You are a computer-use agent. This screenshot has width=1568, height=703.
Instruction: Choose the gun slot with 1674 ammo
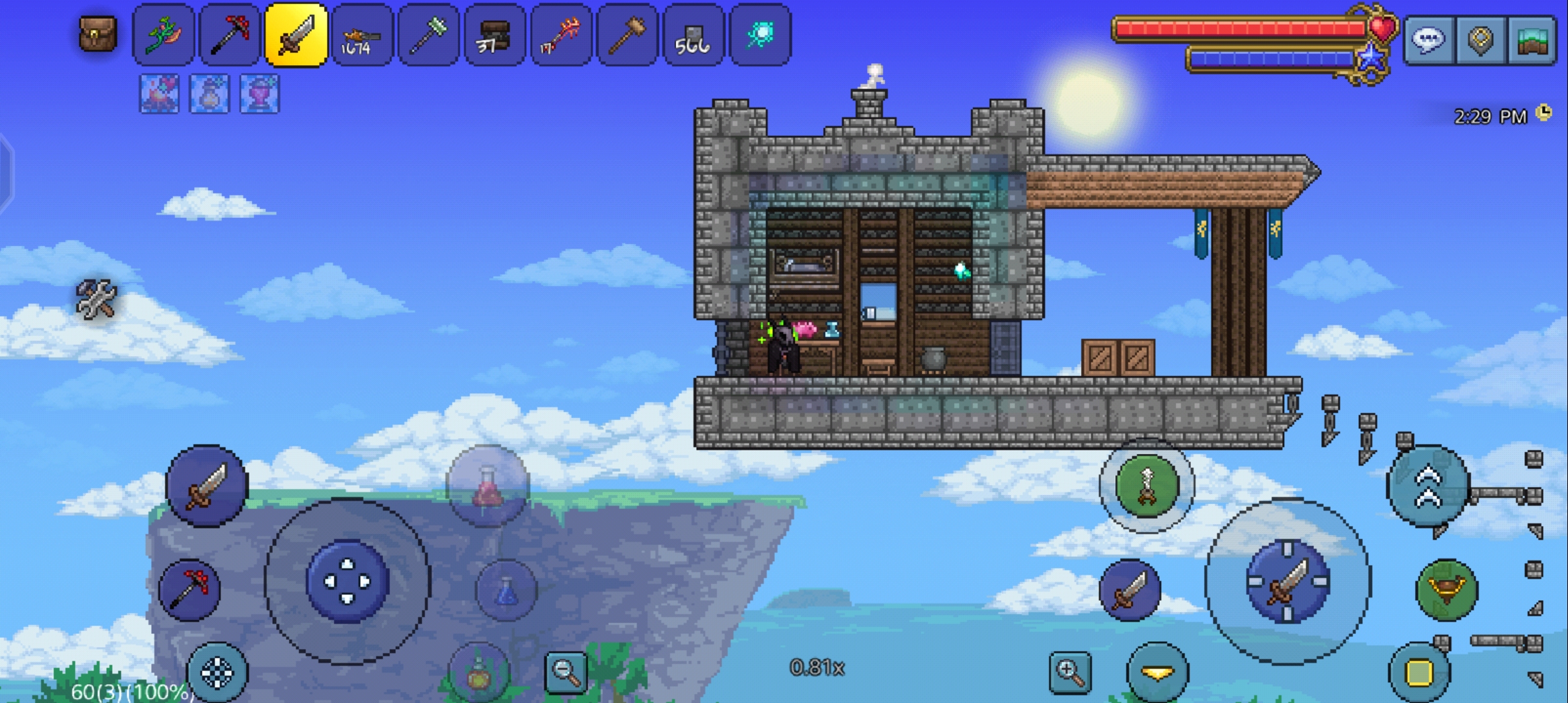pos(362,35)
